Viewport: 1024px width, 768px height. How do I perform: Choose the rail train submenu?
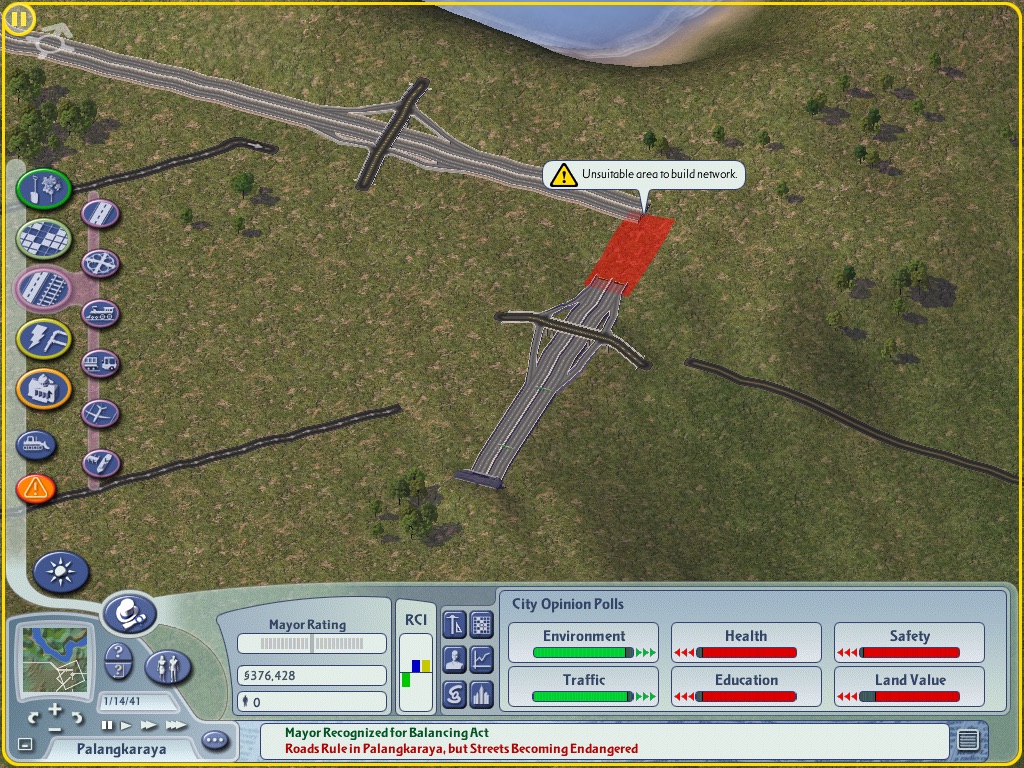pyautogui.click(x=101, y=313)
